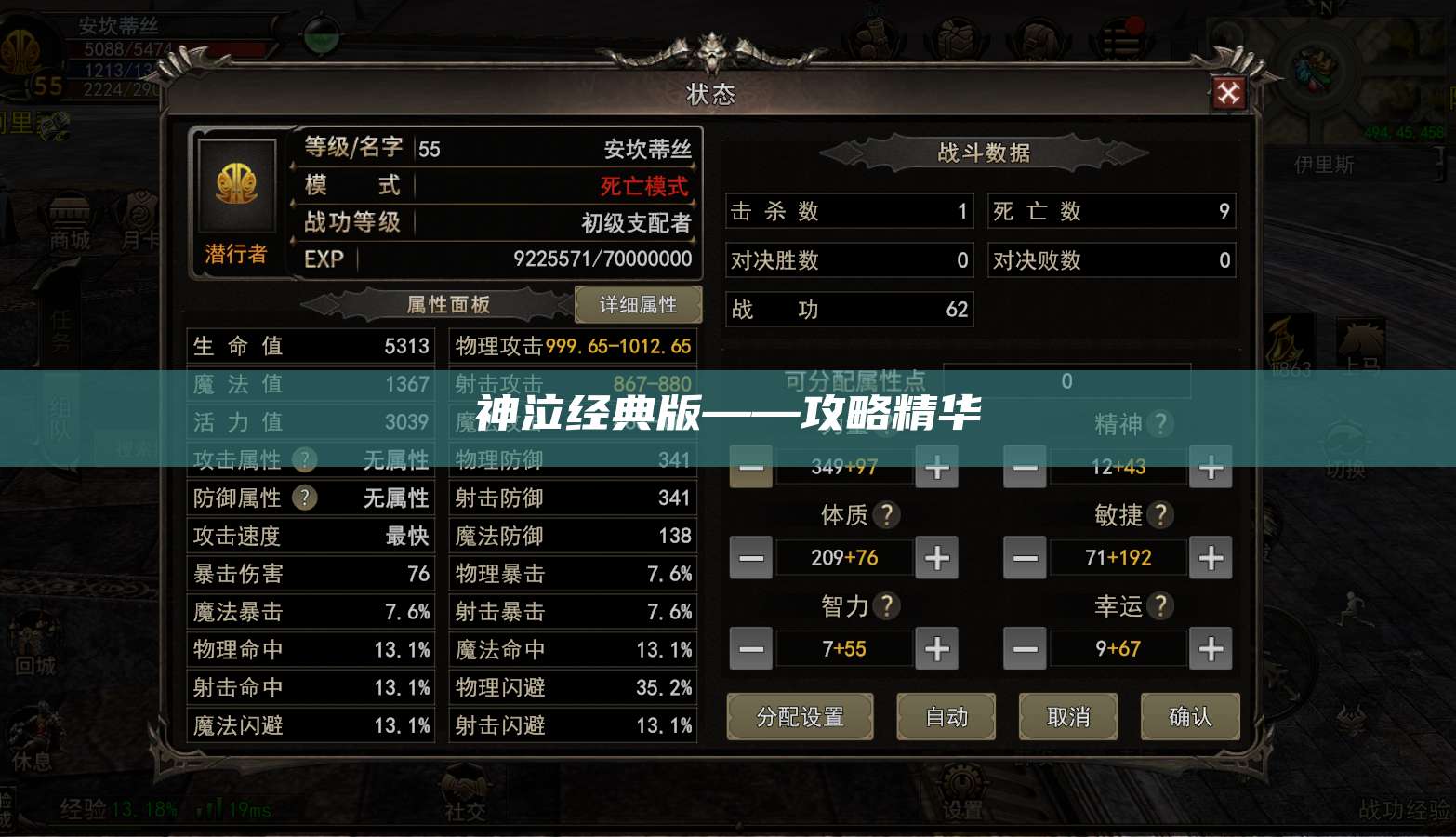Click the 潜行者 class portrait
This screenshot has height=837, width=1456.
(x=238, y=191)
